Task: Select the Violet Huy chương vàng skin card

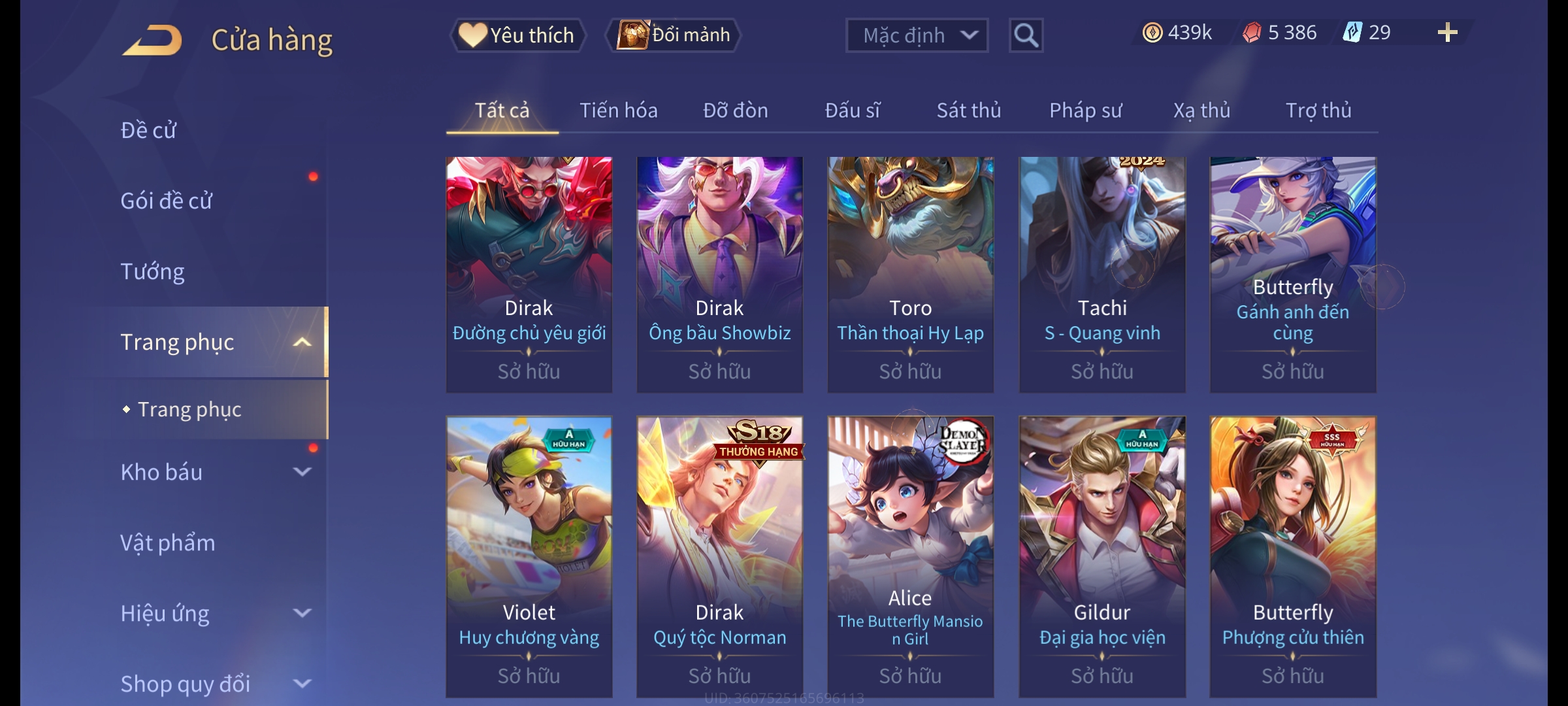Action: point(529,556)
